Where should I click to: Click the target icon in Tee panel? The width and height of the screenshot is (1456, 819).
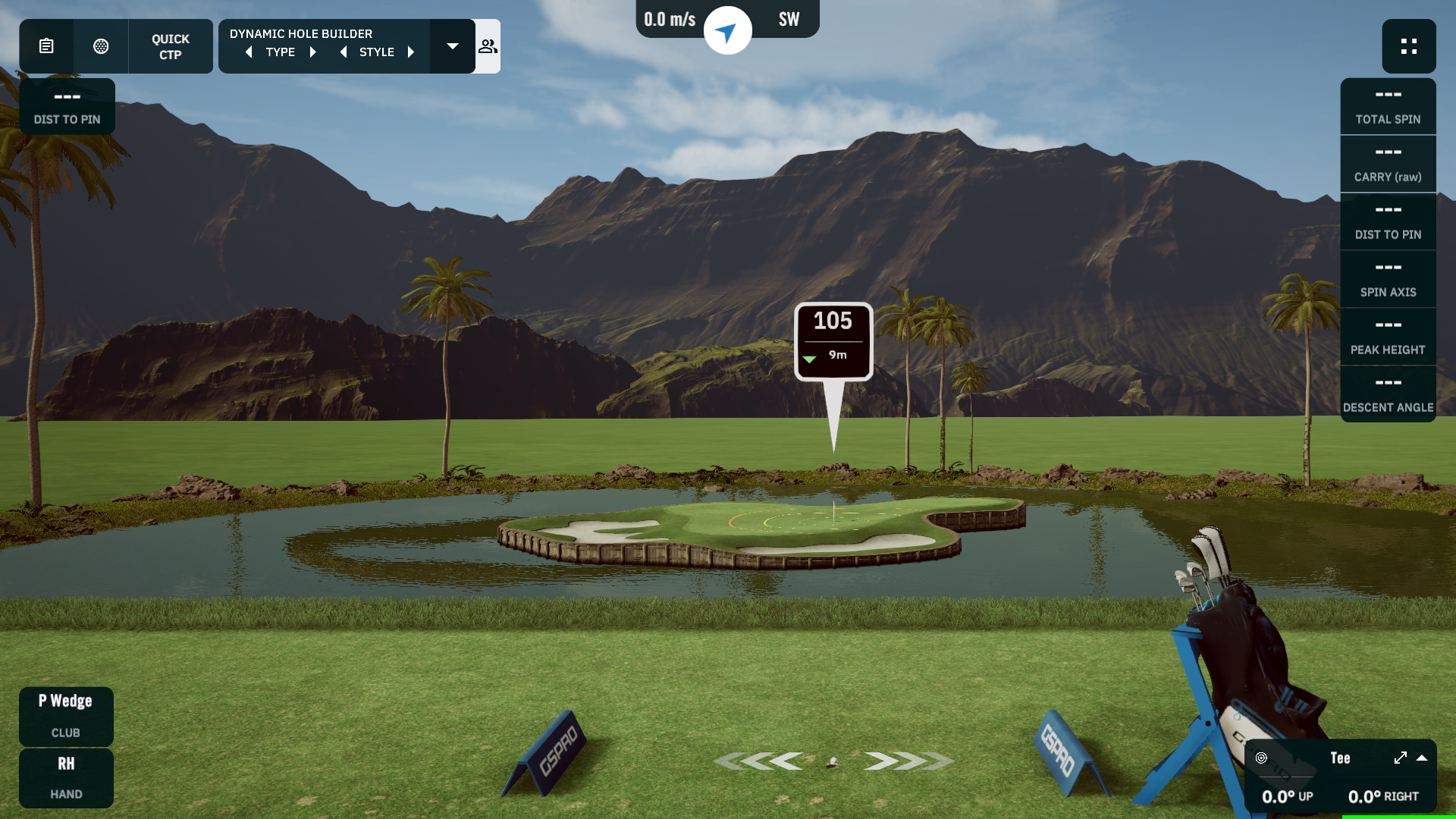pos(1261,758)
